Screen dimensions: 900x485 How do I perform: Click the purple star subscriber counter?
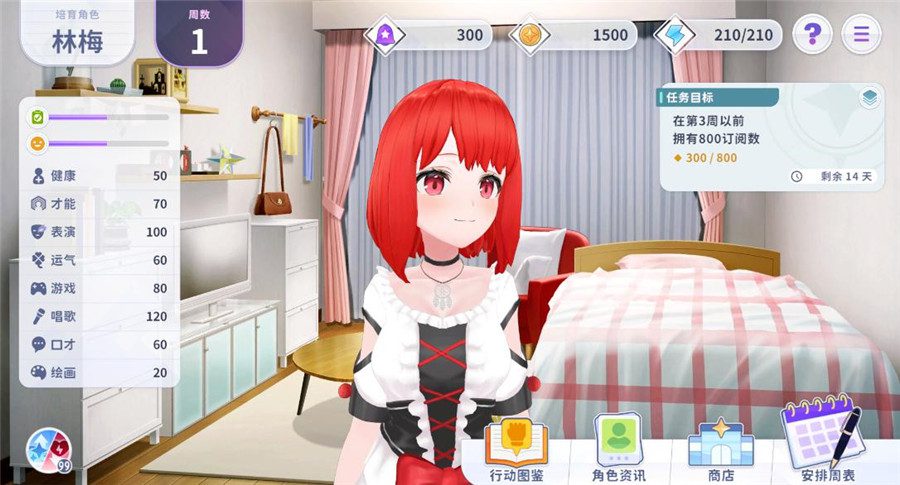(x=430, y=35)
